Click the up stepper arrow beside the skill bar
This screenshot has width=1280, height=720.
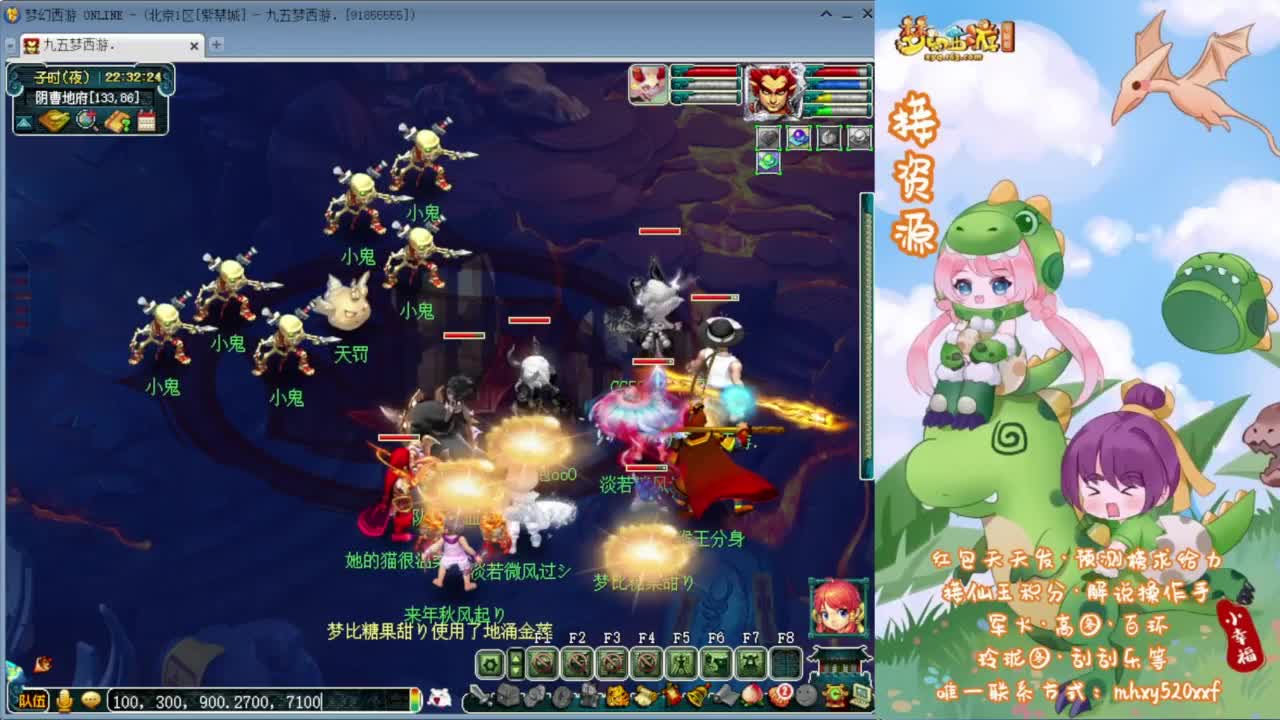[x=515, y=658]
